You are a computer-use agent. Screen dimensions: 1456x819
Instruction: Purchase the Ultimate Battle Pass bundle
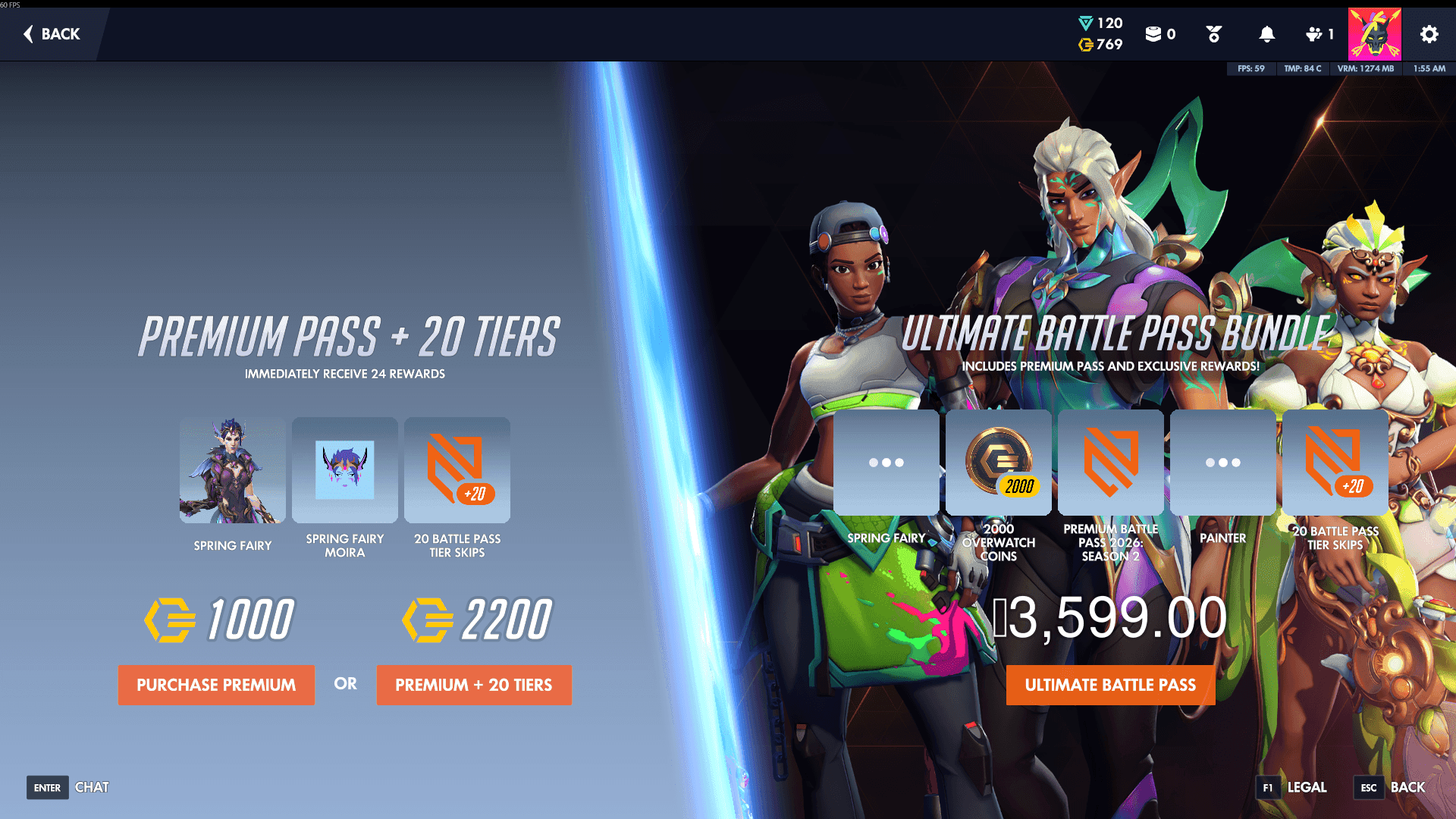point(1110,685)
